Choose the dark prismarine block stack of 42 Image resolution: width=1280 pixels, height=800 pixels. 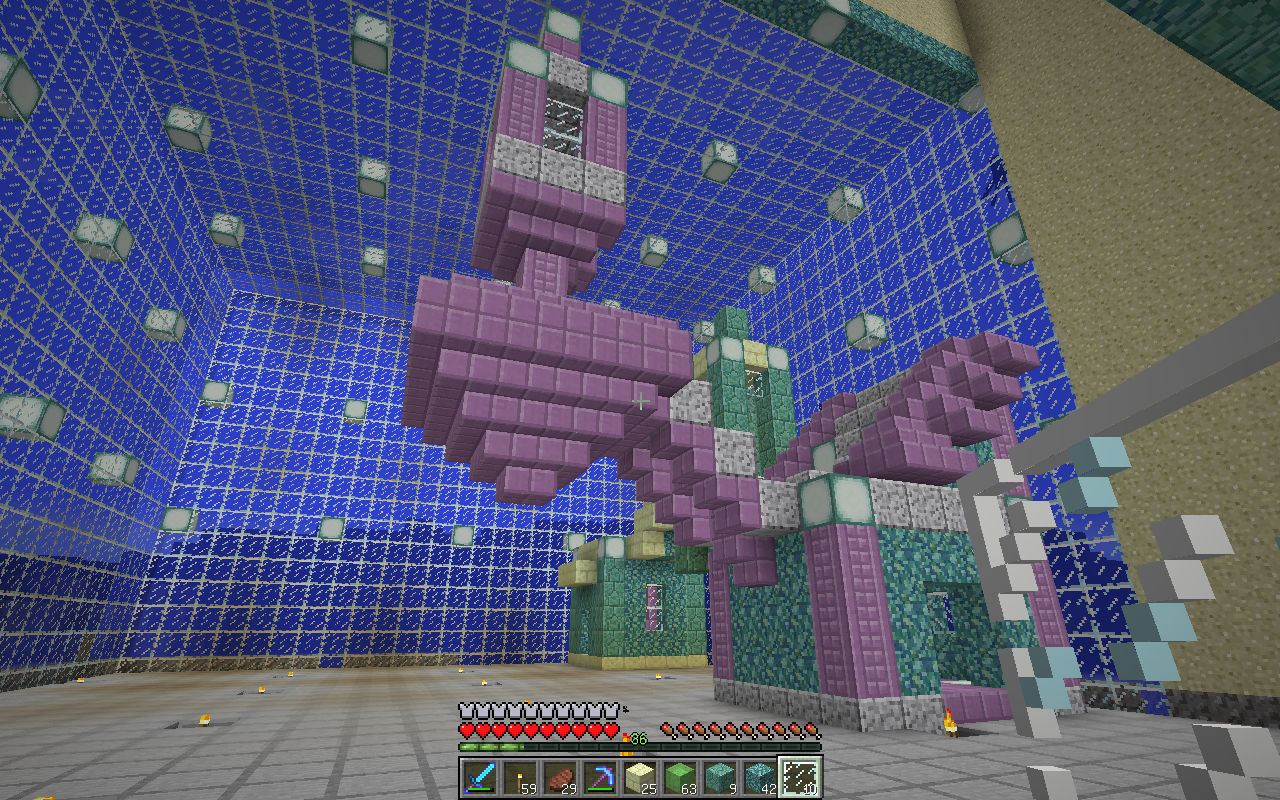coord(760,777)
